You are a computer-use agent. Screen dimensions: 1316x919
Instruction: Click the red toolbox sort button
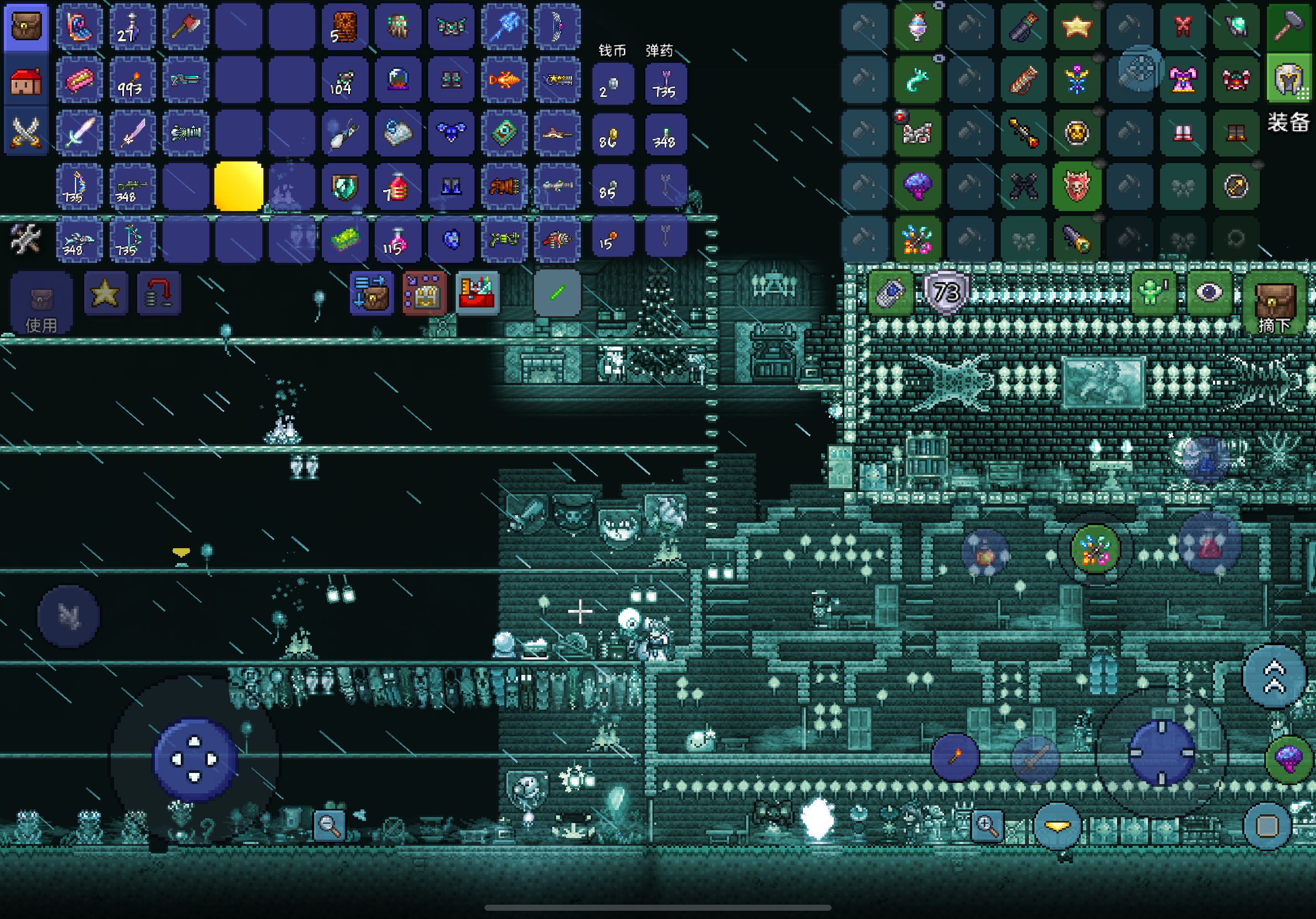click(477, 293)
